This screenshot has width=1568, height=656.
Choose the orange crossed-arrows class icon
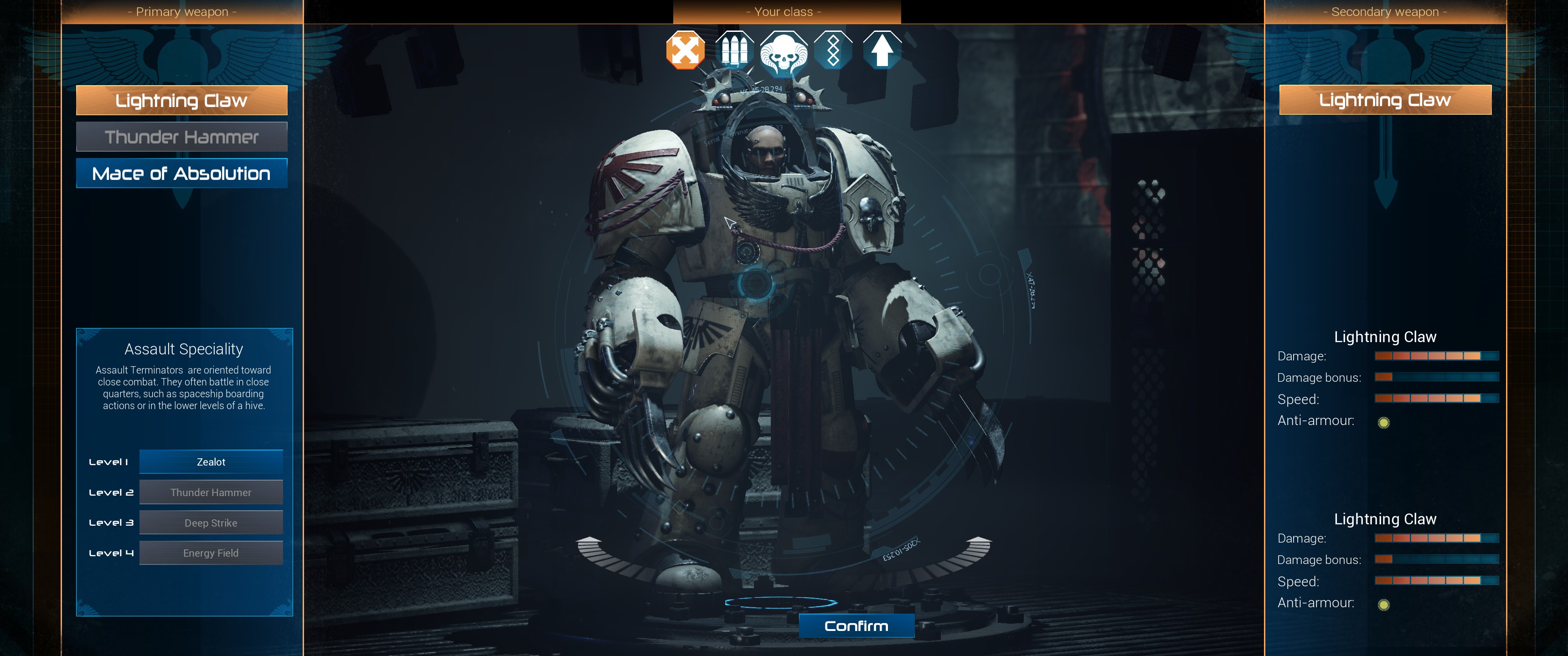tap(686, 50)
